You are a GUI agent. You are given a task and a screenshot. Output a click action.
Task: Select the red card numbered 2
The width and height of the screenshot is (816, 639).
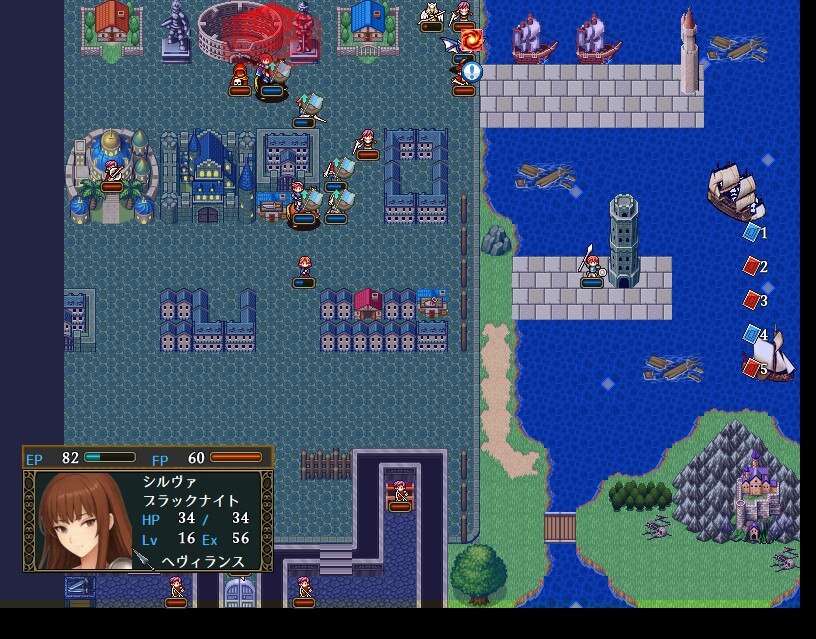tap(753, 266)
